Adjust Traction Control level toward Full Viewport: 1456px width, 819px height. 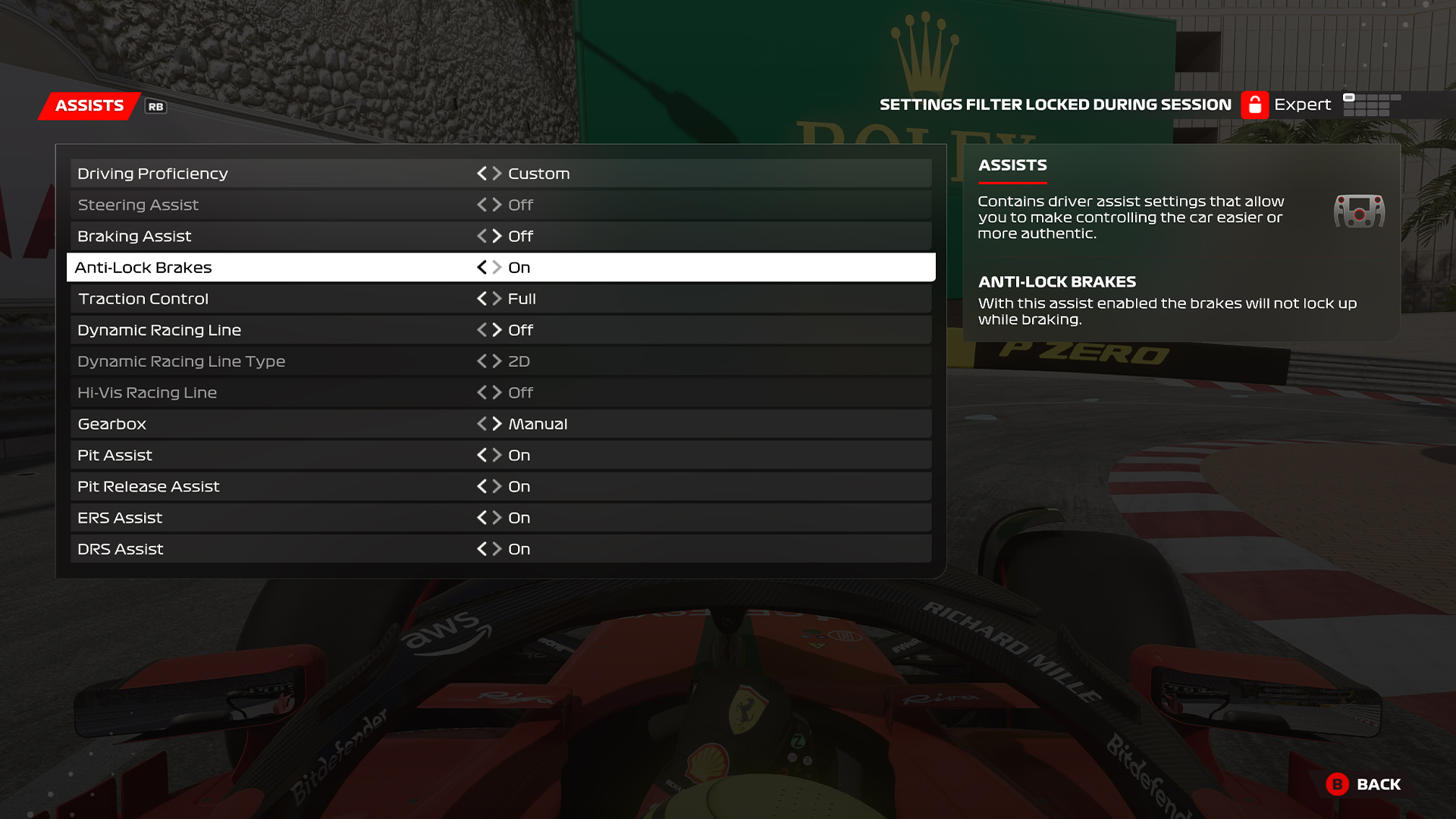(497, 298)
